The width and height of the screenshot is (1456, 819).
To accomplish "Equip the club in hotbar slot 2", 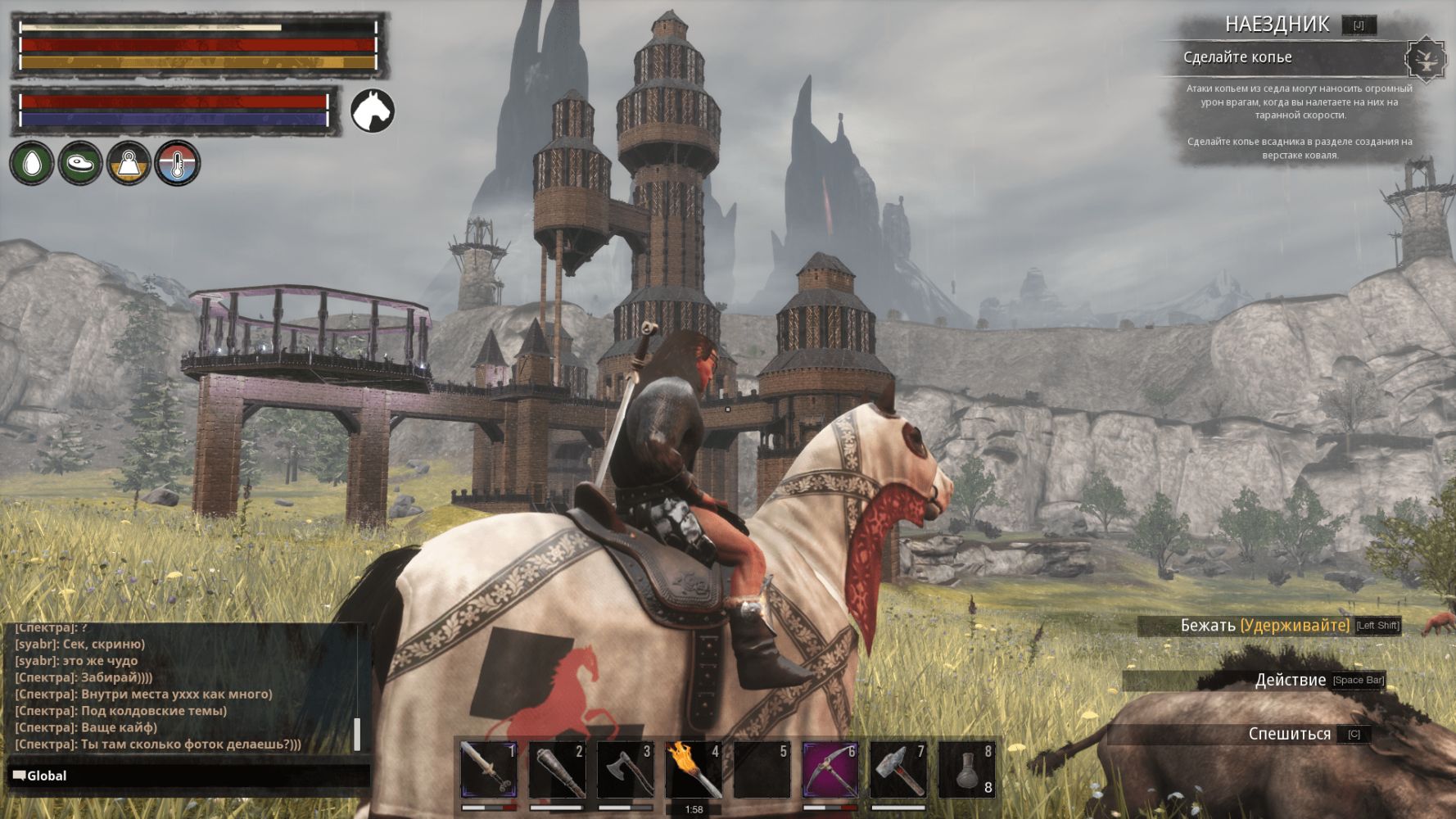I will click(x=557, y=770).
